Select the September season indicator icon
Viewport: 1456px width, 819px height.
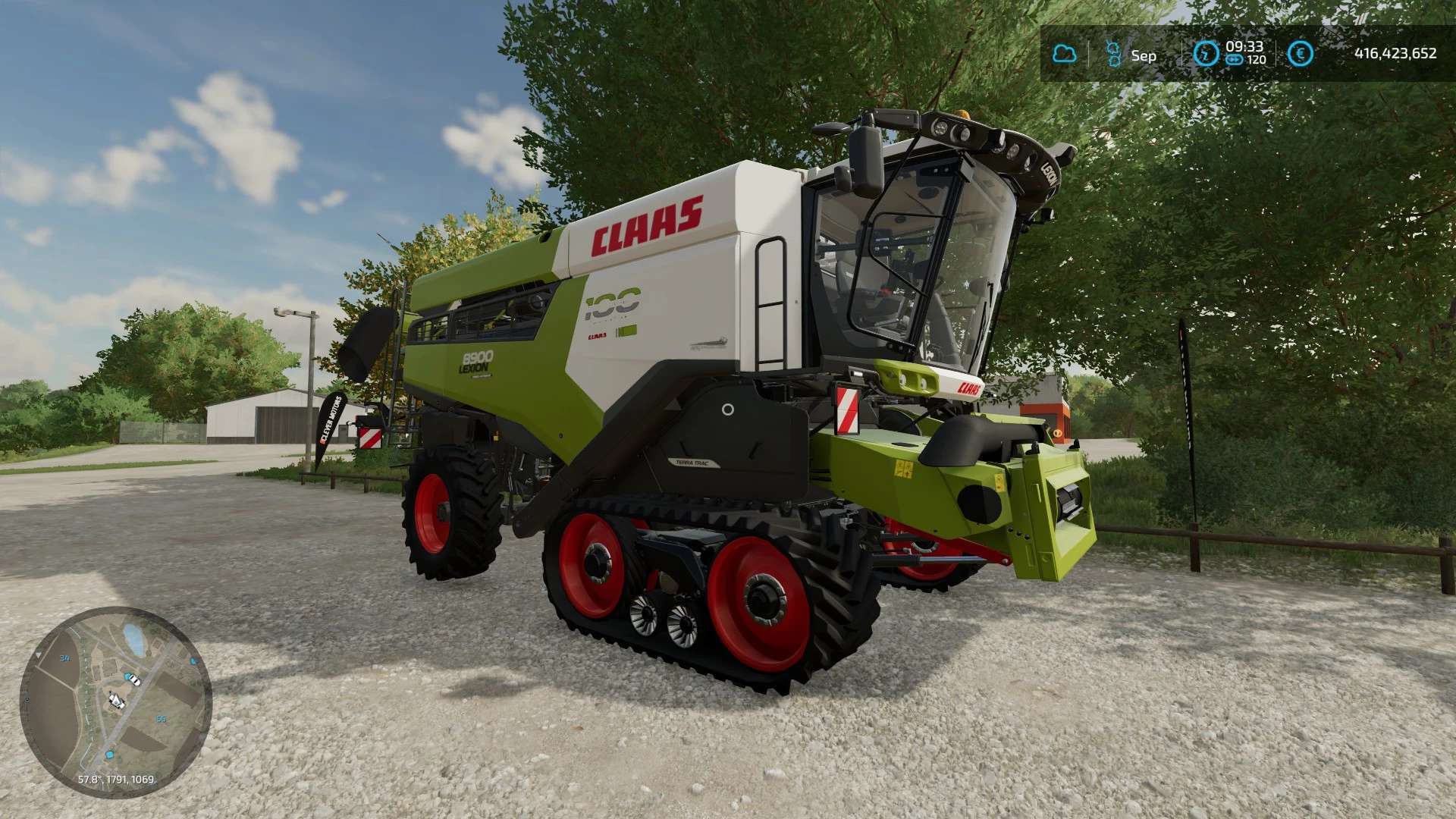1113,54
